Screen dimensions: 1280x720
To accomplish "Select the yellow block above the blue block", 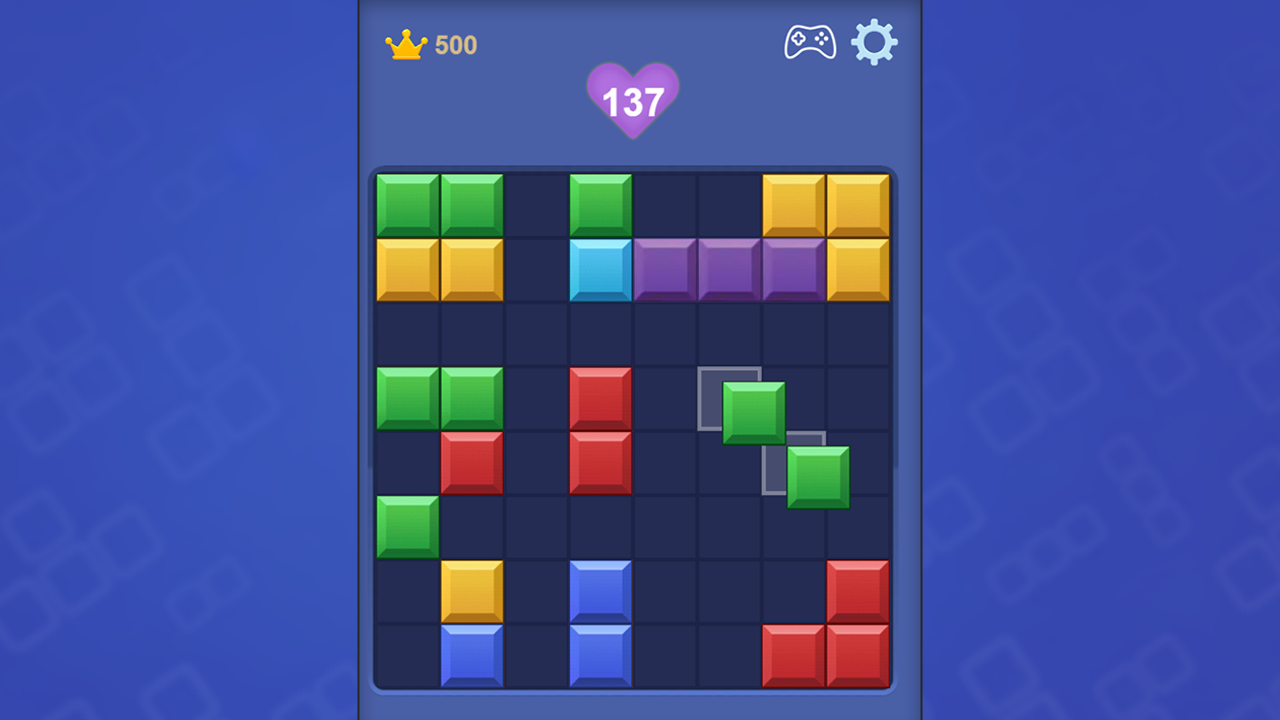I will (471, 590).
